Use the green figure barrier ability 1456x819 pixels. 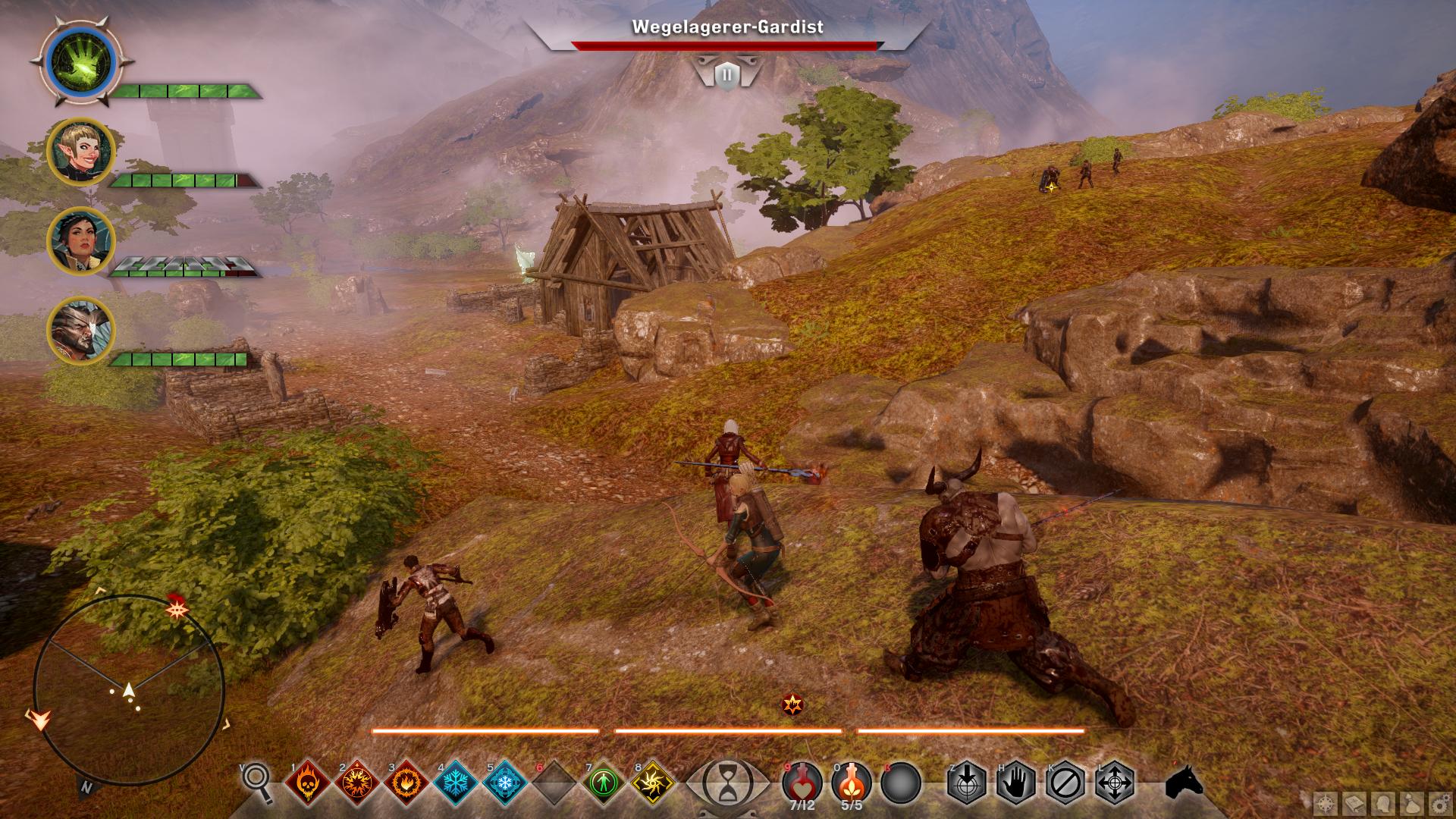pyautogui.click(x=604, y=782)
